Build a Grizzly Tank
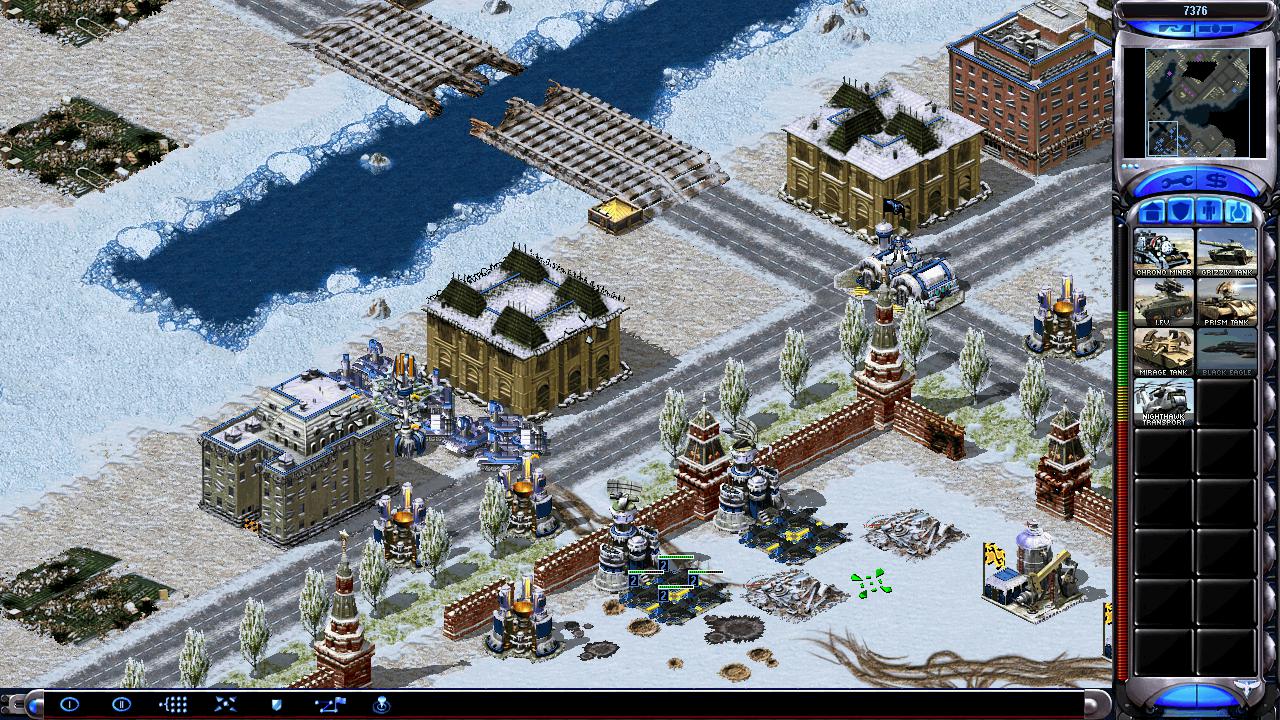Viewport: 1280px width, 720px height. click(1226, 252)
